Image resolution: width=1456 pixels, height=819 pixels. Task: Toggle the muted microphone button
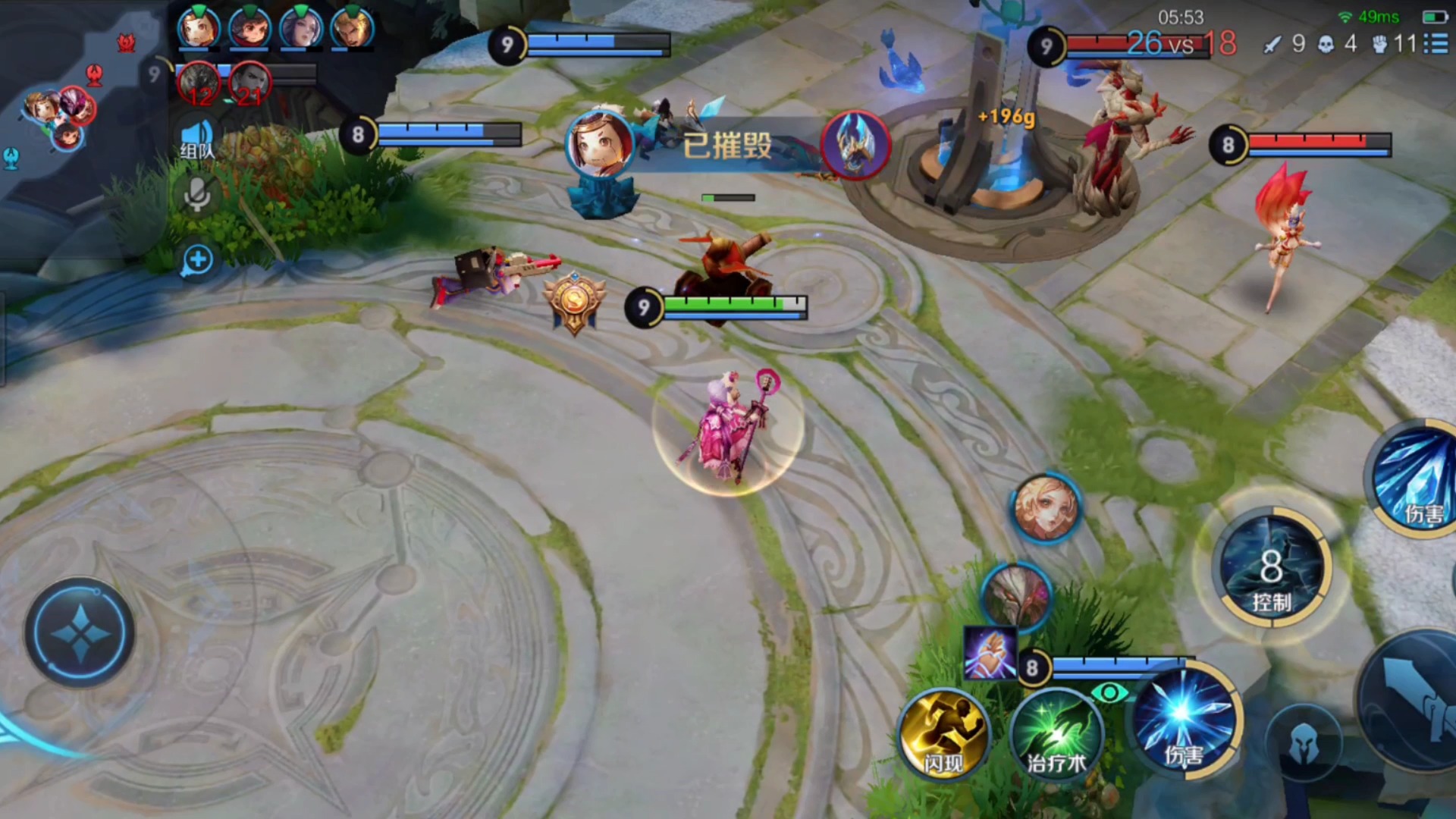(x=197, y=195)
